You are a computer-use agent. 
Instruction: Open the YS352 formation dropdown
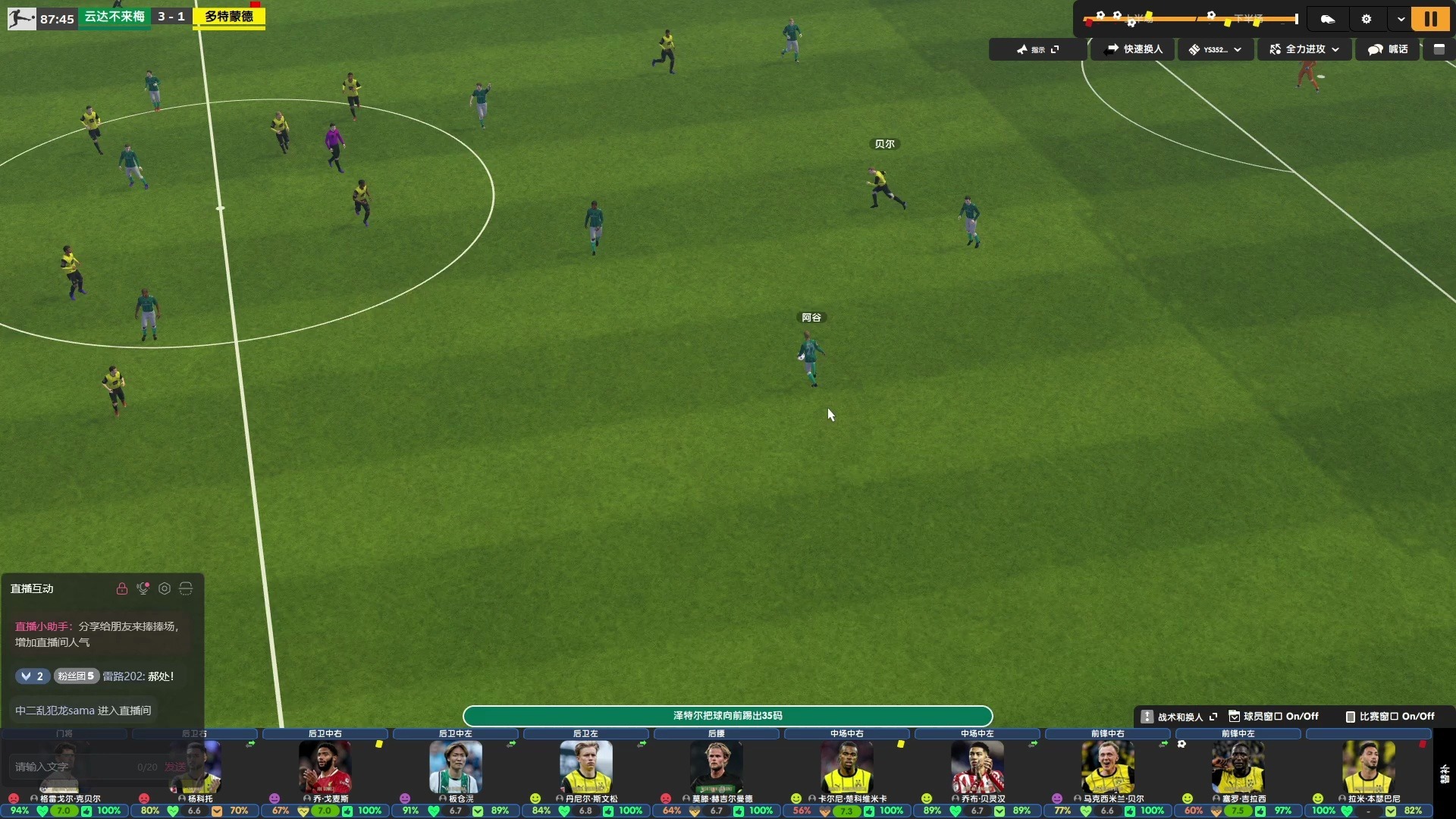pyautogui.click(x=1215, y=49)
